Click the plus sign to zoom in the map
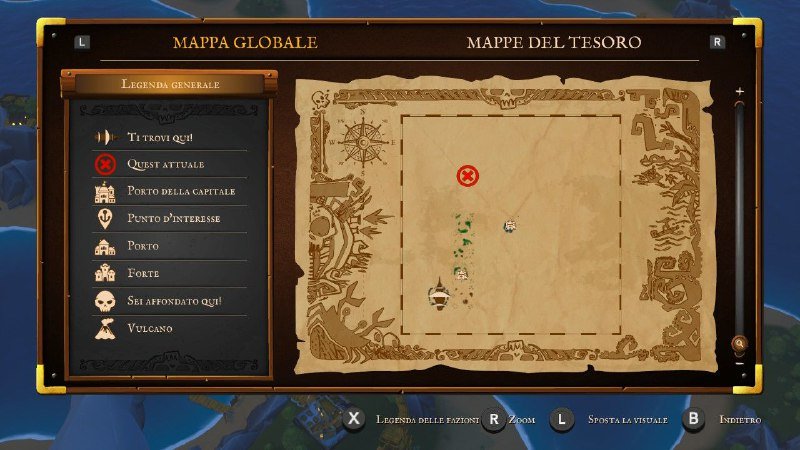This screenshot has width=800, height=450. [740, 91]
